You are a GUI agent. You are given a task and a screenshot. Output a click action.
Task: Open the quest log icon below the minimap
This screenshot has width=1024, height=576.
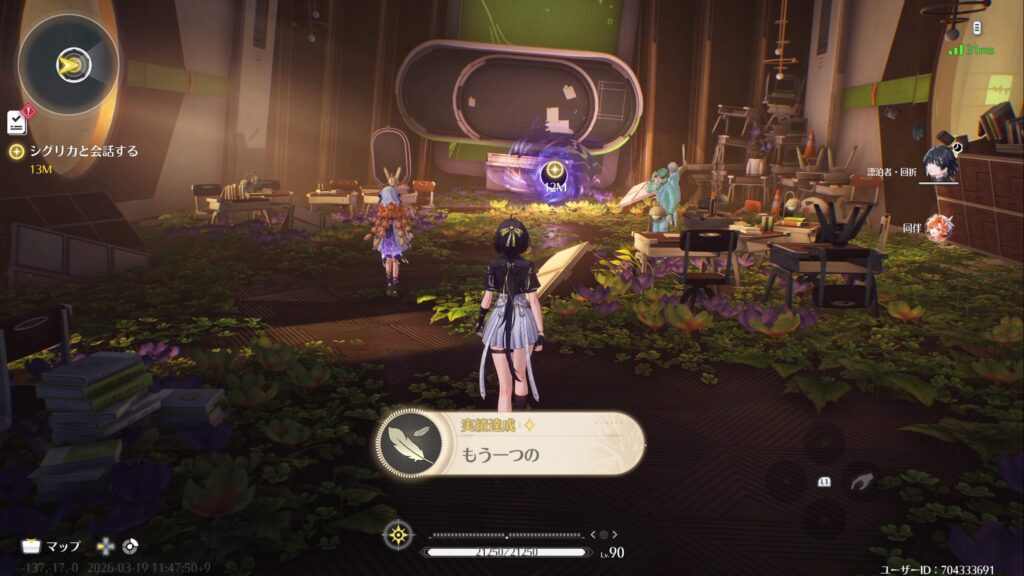tap(17, 121)
